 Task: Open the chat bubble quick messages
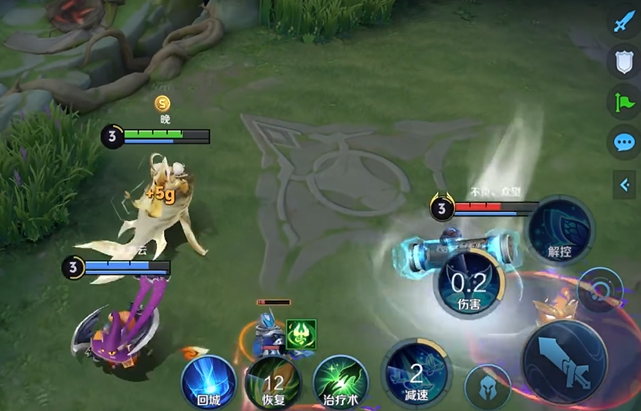click(x=624, y=142)
